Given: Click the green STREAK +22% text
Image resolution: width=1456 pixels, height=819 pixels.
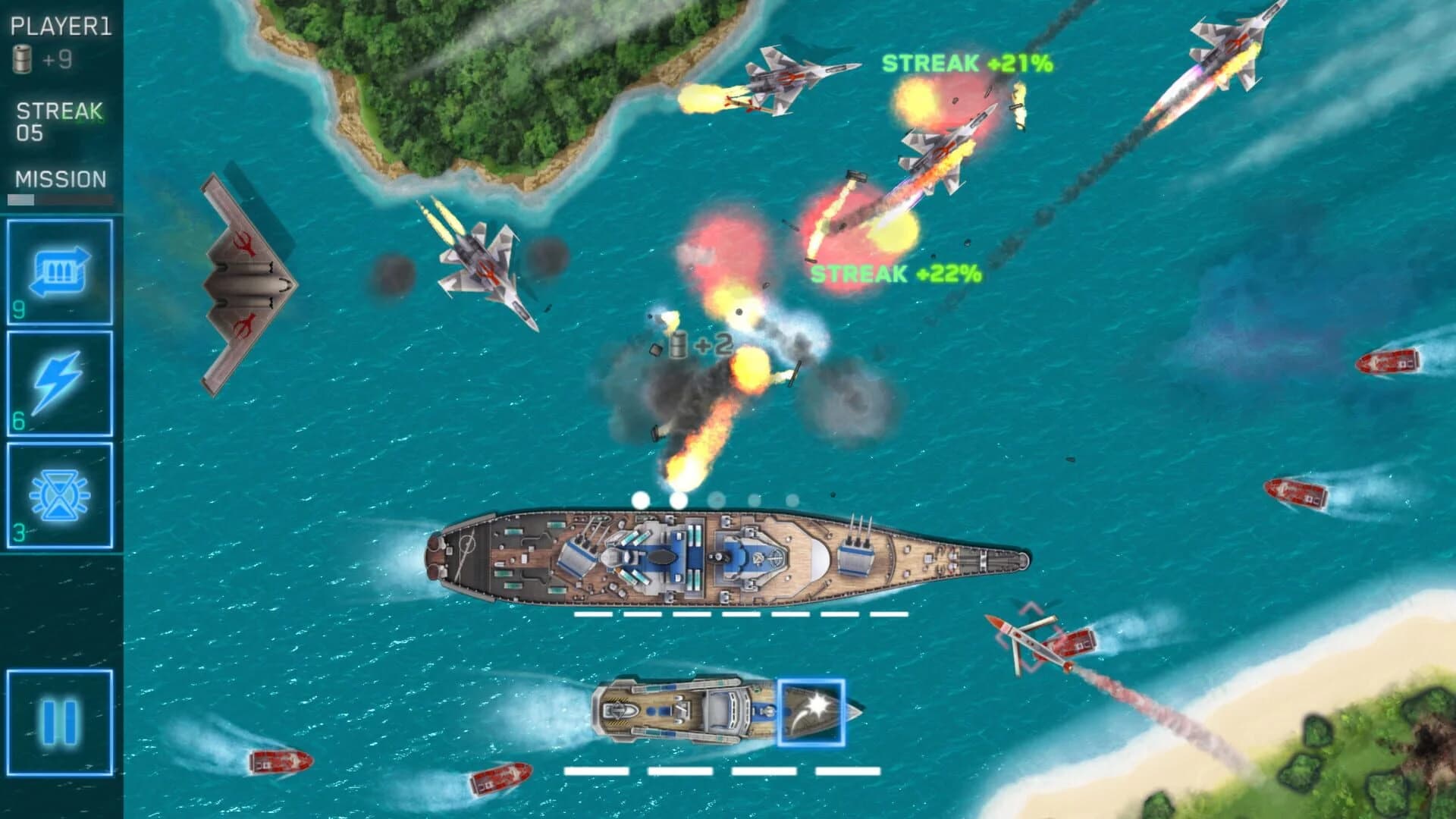Looking at the screenshot, I should tap(895, 273).
